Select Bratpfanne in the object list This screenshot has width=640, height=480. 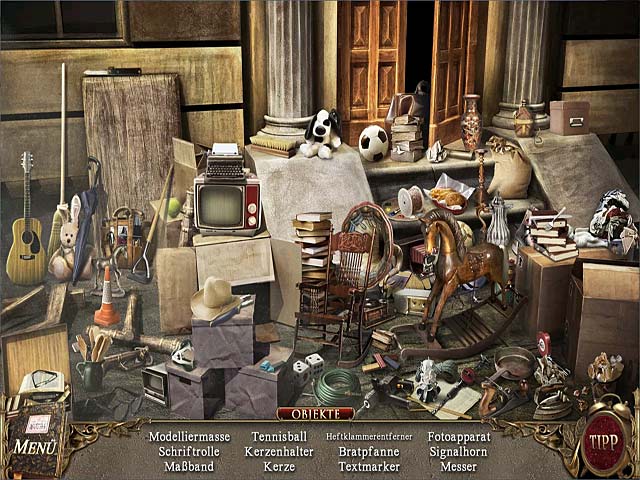pos(369,452)
